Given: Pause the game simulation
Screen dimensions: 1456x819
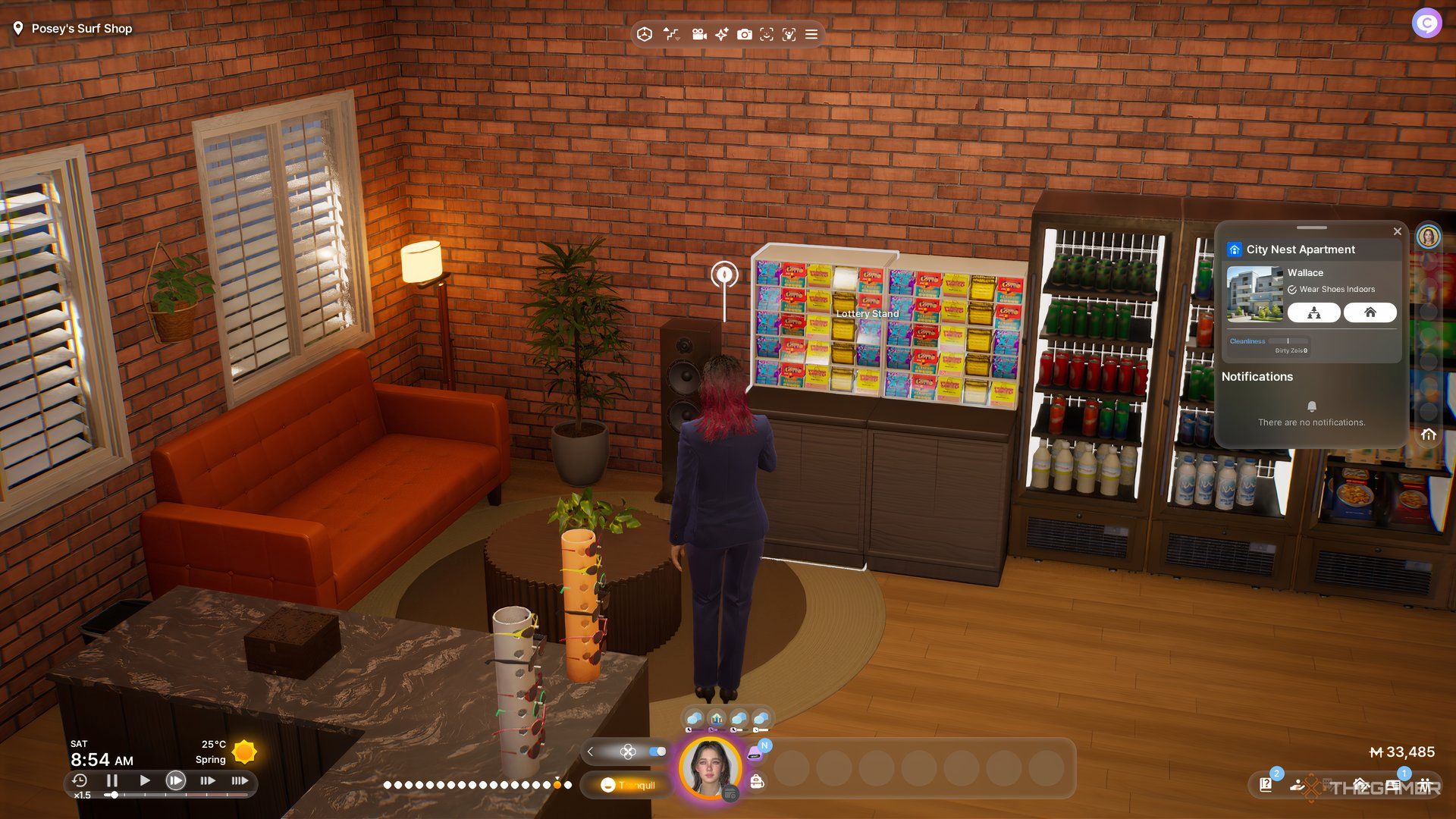Looking at the screenshot, I should pyautogui.click(x=112, y=780).
